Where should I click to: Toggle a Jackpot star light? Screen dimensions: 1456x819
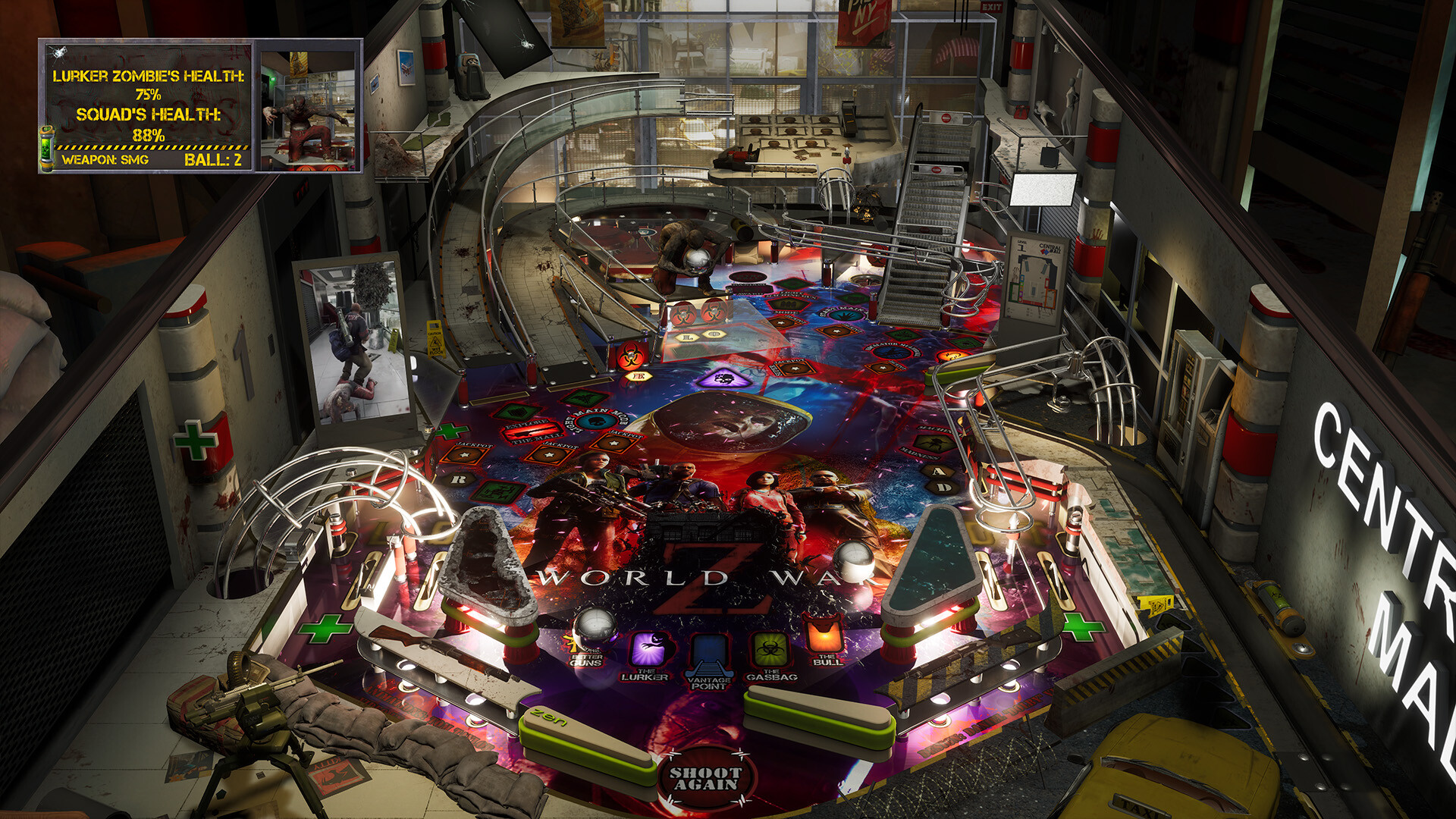click(x=463, y=454)
